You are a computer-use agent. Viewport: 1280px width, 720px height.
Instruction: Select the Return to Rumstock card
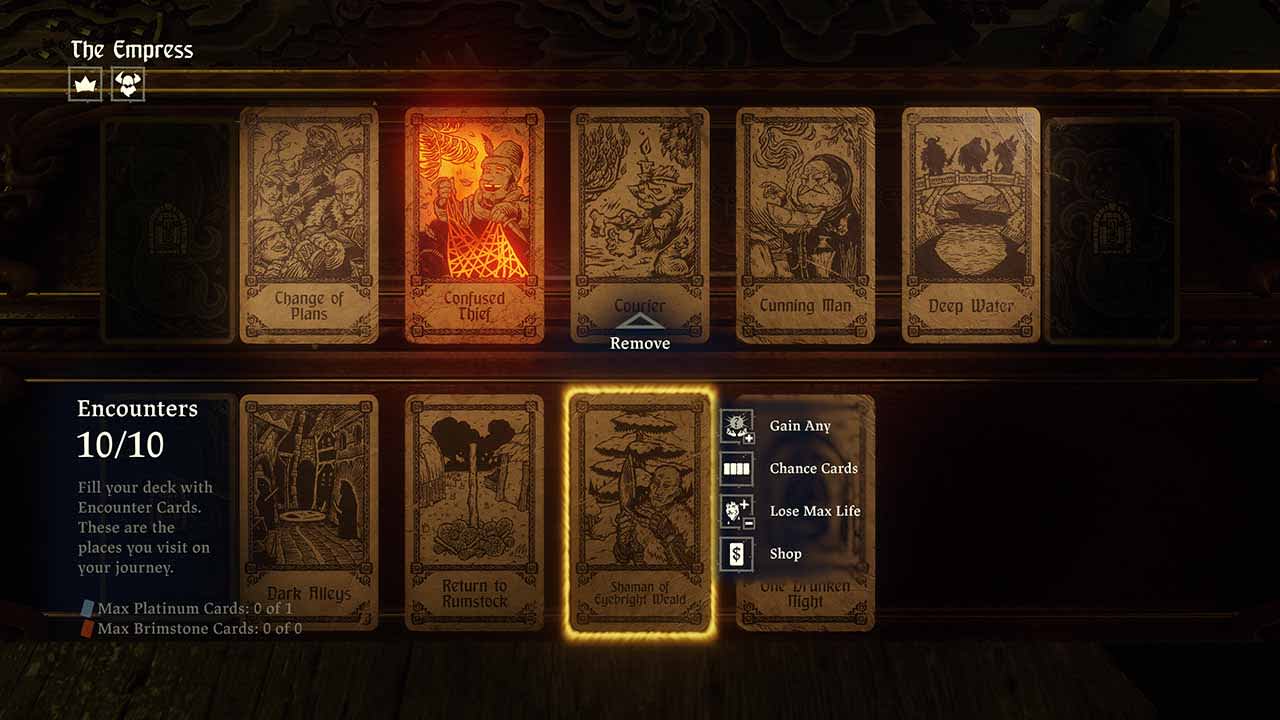click(477, 511)
